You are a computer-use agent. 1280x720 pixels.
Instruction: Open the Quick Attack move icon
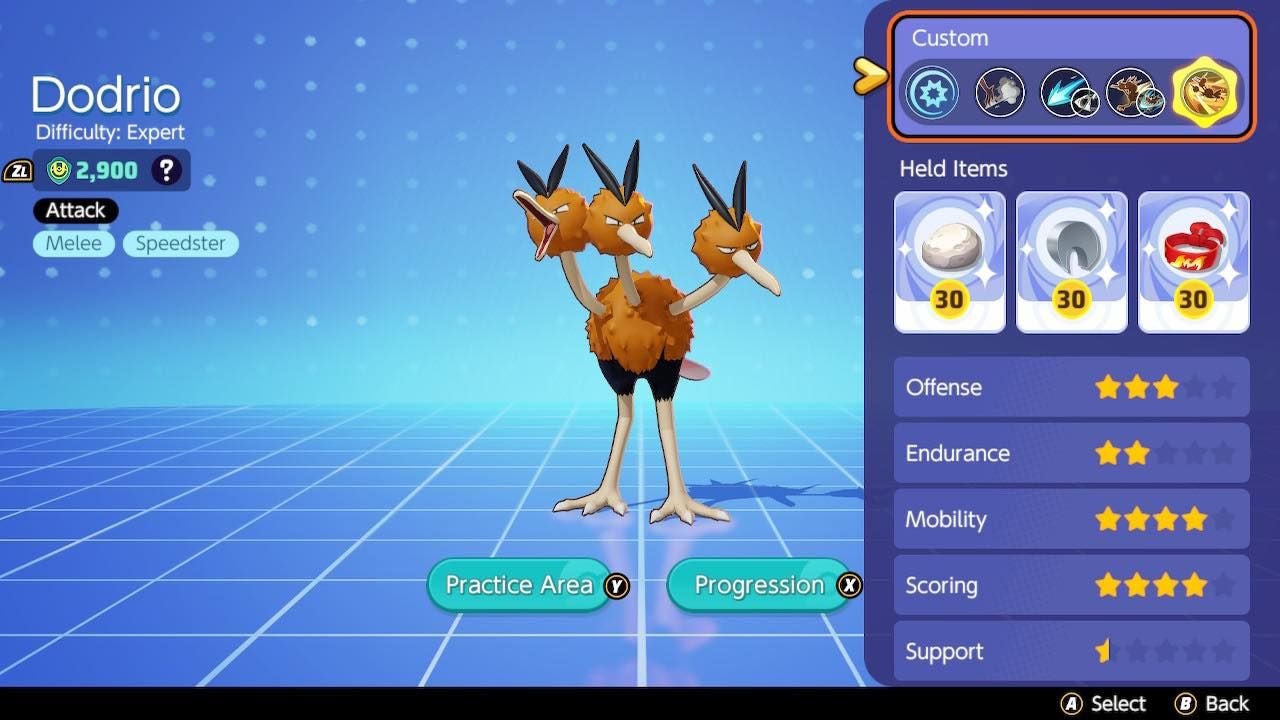(x=999, y=91)
